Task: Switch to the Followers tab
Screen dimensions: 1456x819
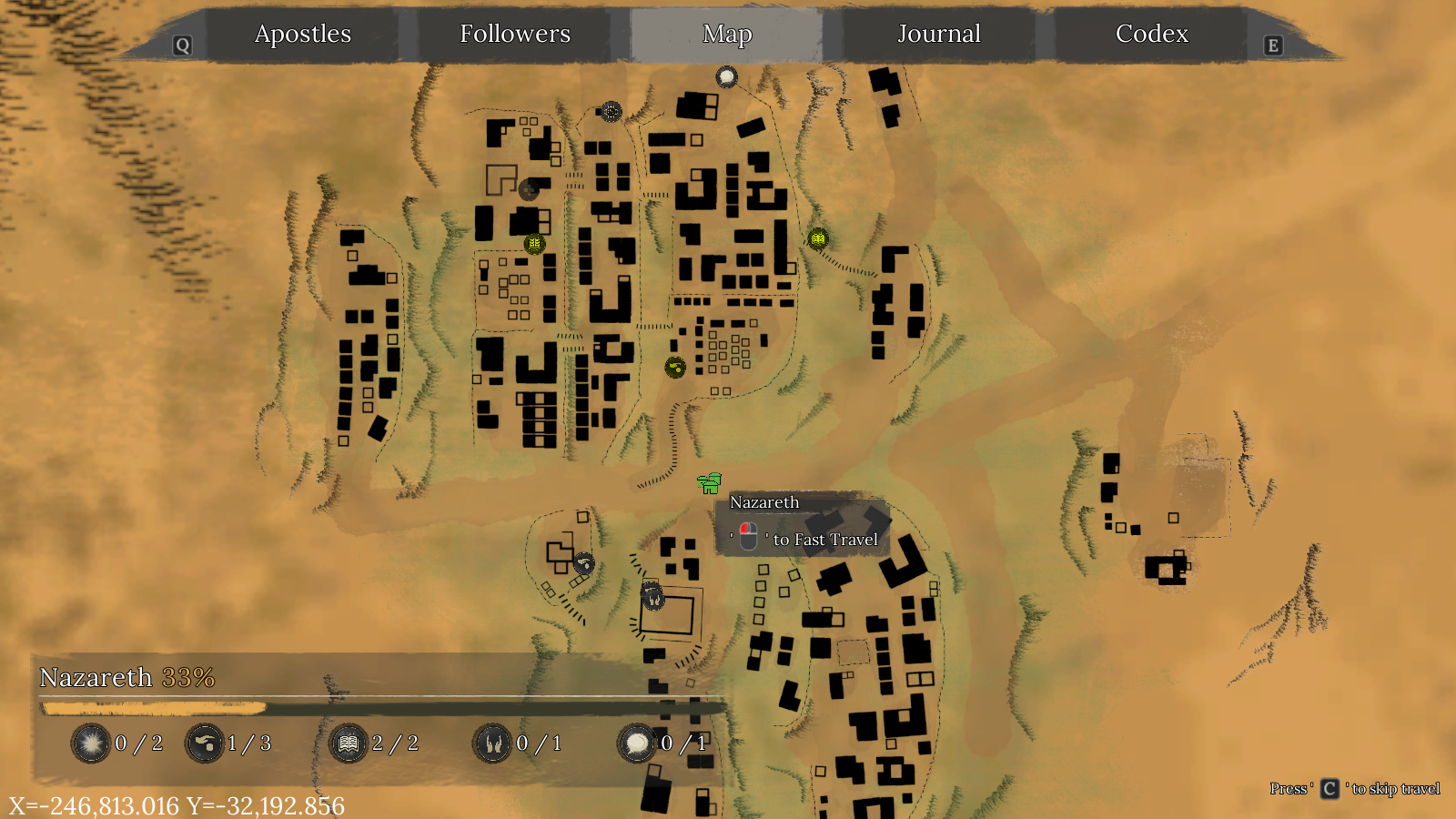Action: click(515, 35)
